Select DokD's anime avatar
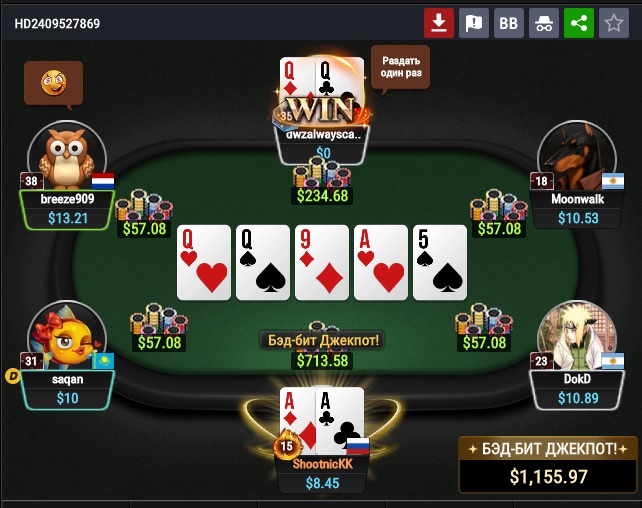642x508 pixels. (x=575, y=337)
